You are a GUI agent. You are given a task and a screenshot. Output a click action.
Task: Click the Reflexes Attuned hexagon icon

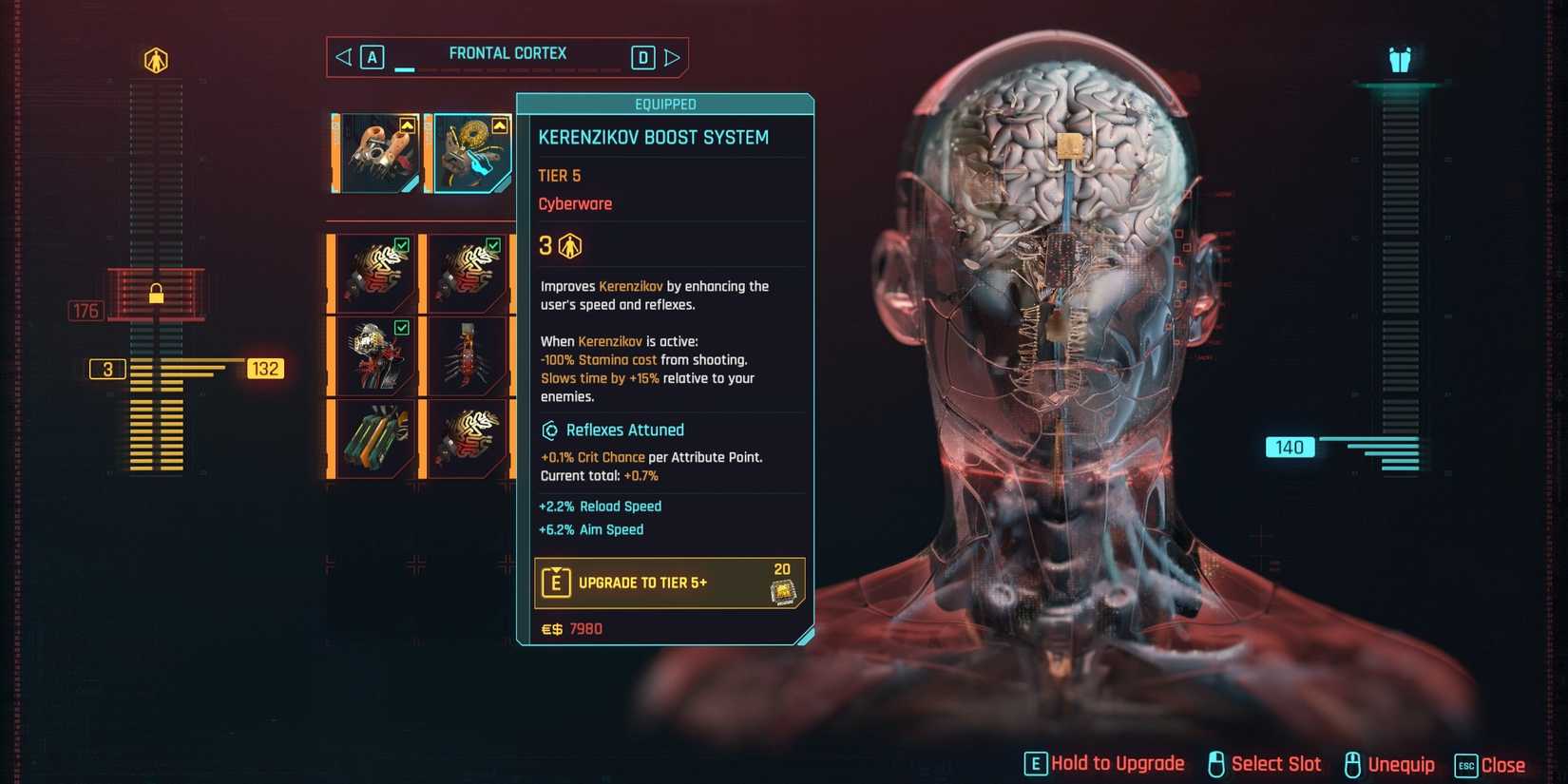tap(549, 430)
